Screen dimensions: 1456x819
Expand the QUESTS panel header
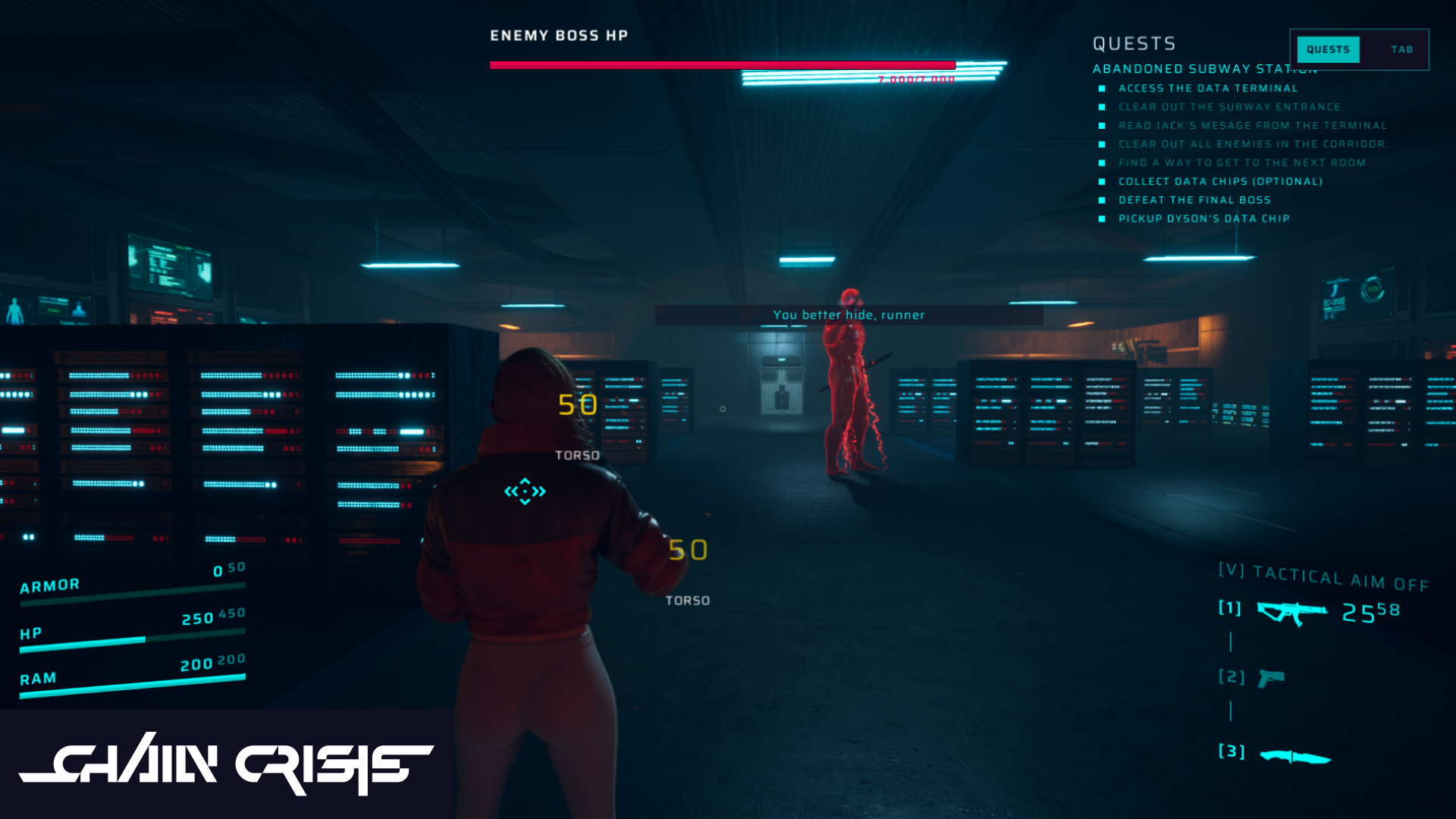point(1133,43)
